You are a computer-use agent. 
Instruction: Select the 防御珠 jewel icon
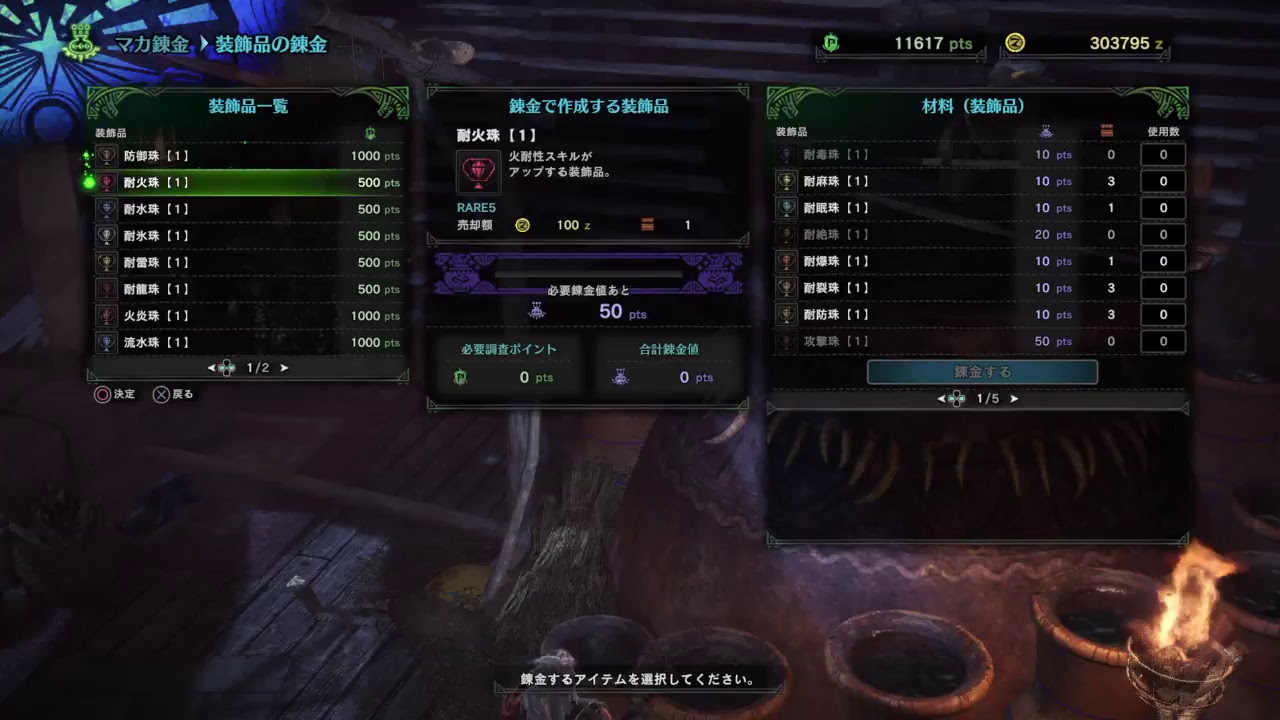[x=107, y=155]
